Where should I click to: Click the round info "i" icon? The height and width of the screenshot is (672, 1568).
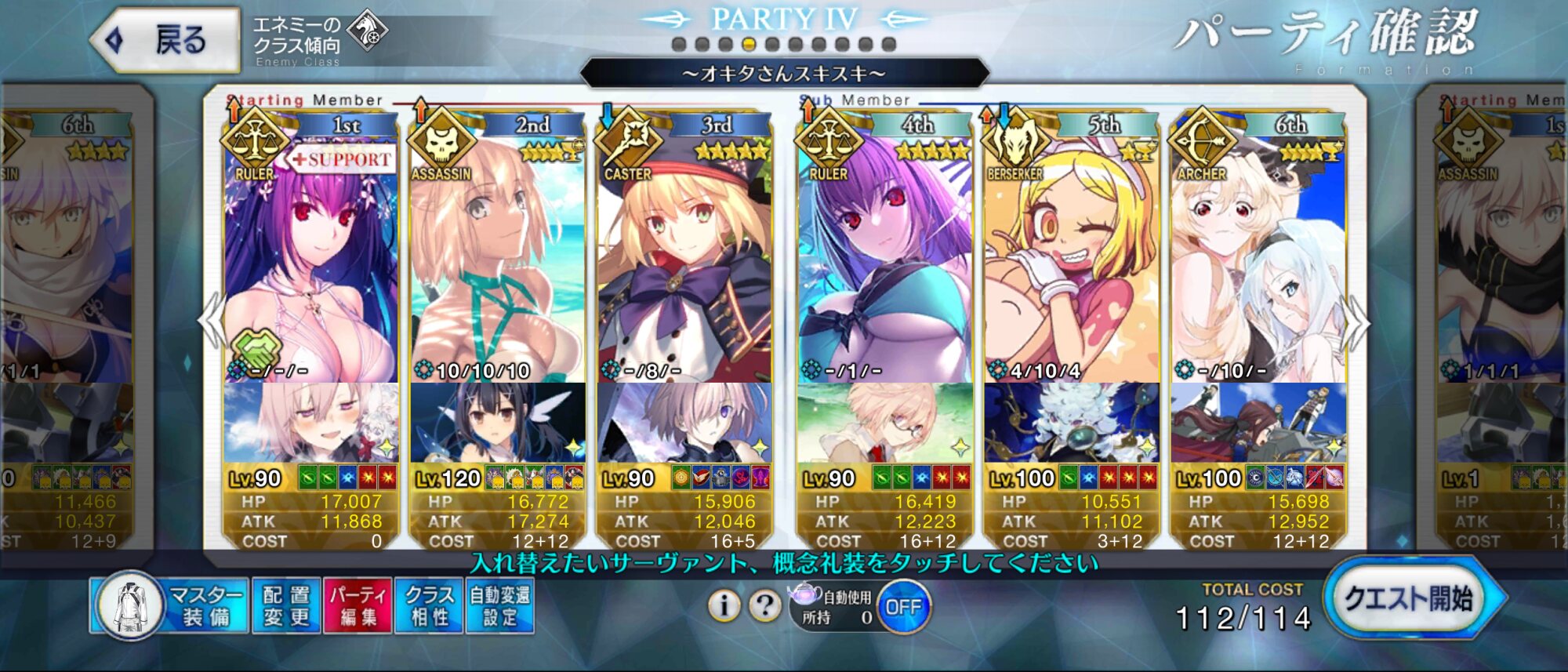tap(724, 605)
